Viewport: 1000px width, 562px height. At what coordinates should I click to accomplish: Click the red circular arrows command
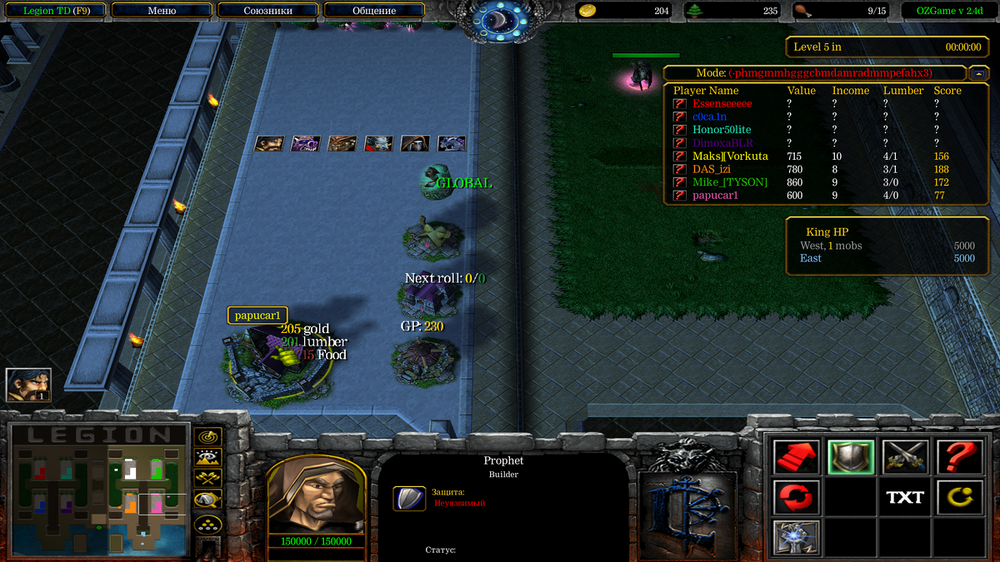[x=797, y=497]
